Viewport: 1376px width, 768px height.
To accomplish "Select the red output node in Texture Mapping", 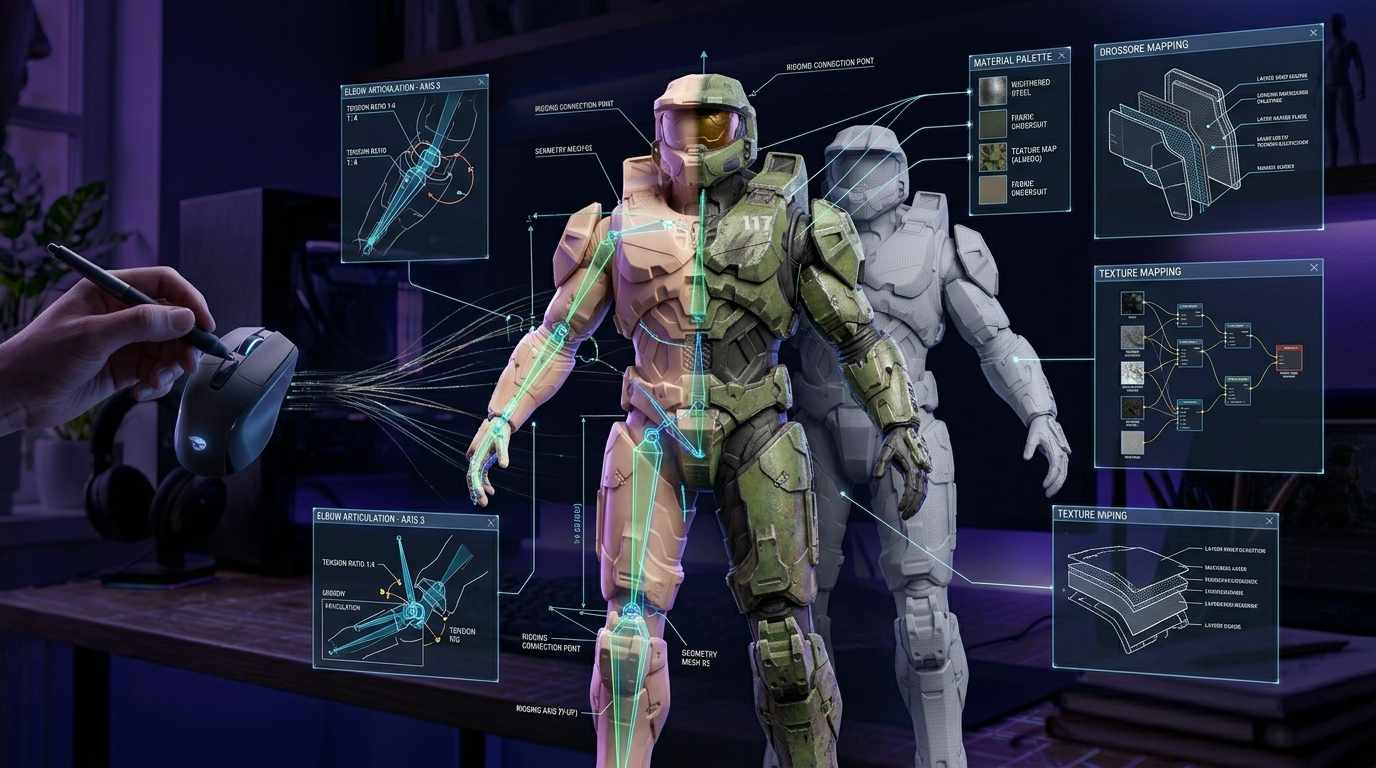I will (x=1289, y=357).
